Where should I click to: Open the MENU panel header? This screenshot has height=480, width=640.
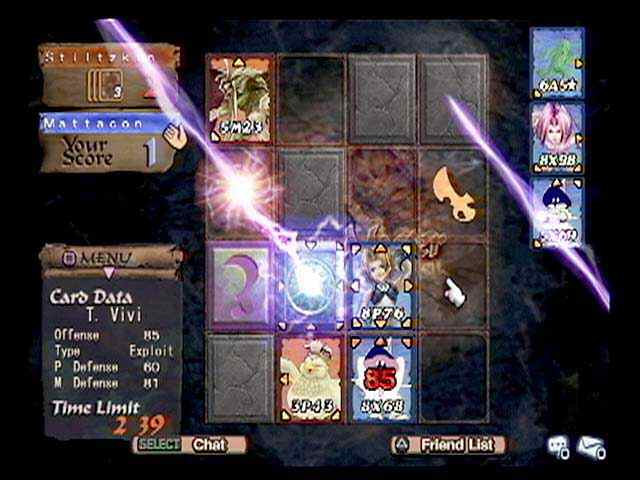coord(109,258)
